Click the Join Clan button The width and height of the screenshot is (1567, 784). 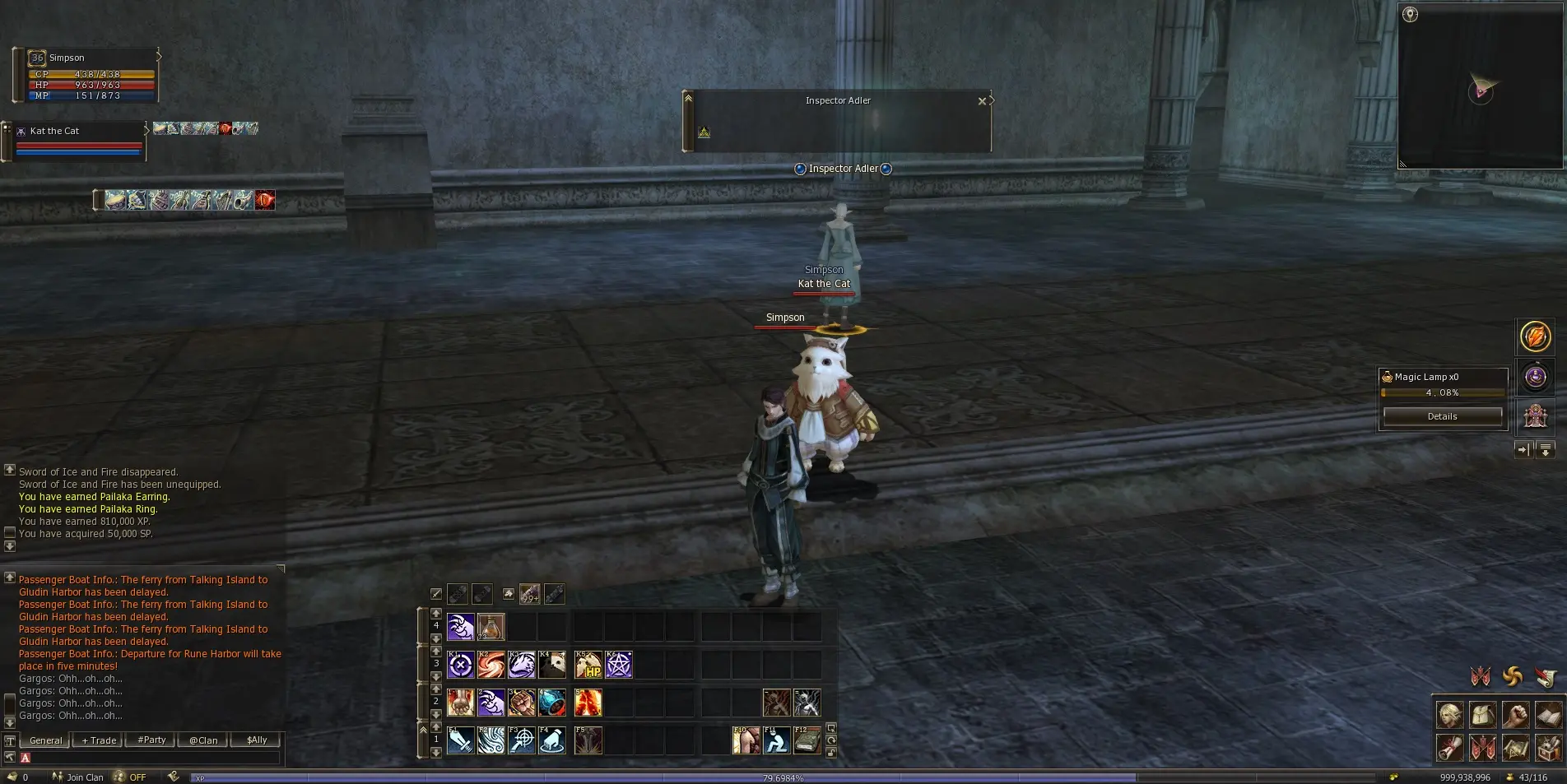click(78, 777)
